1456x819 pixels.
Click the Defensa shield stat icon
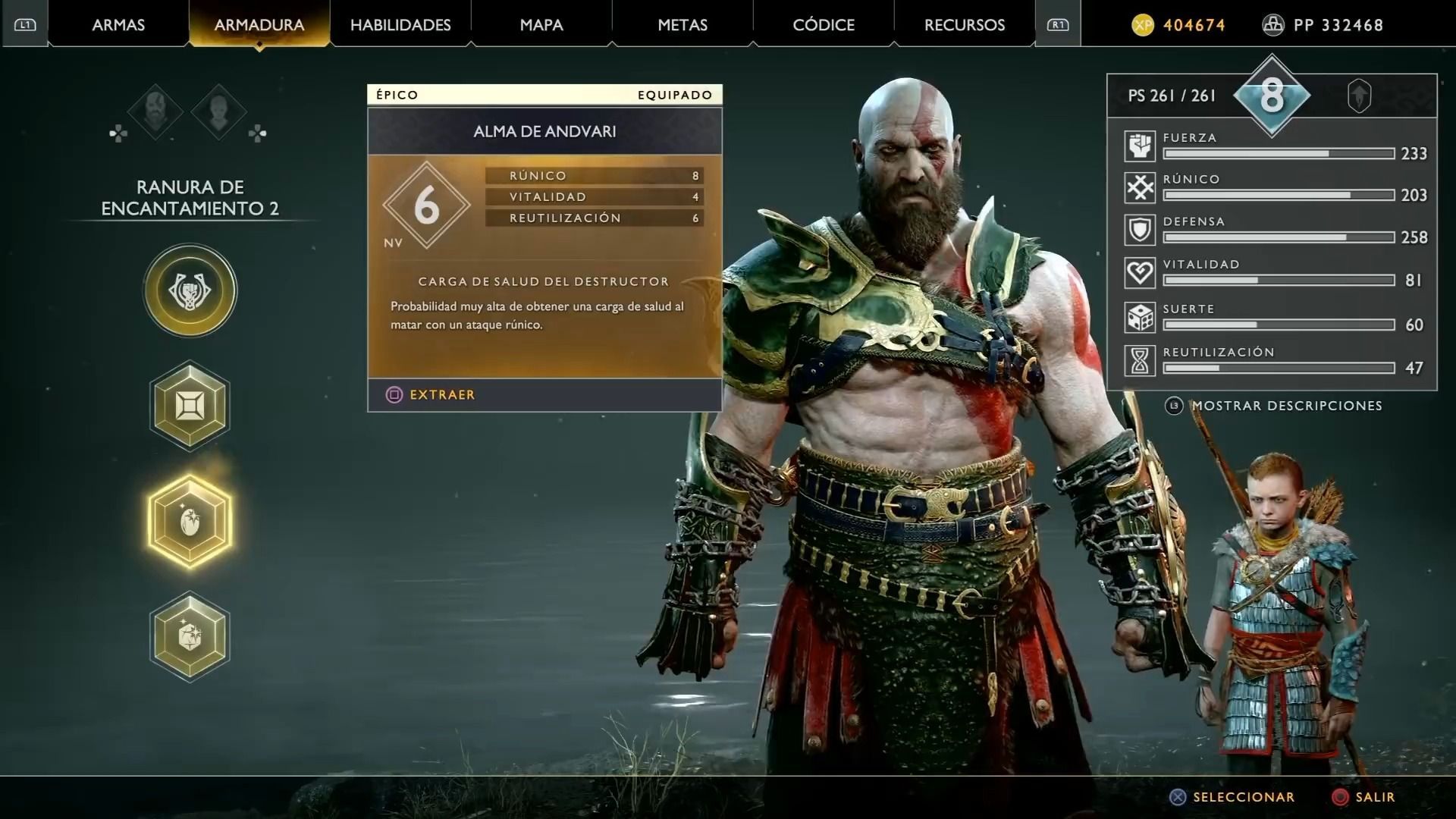(x=1140, y=231)
